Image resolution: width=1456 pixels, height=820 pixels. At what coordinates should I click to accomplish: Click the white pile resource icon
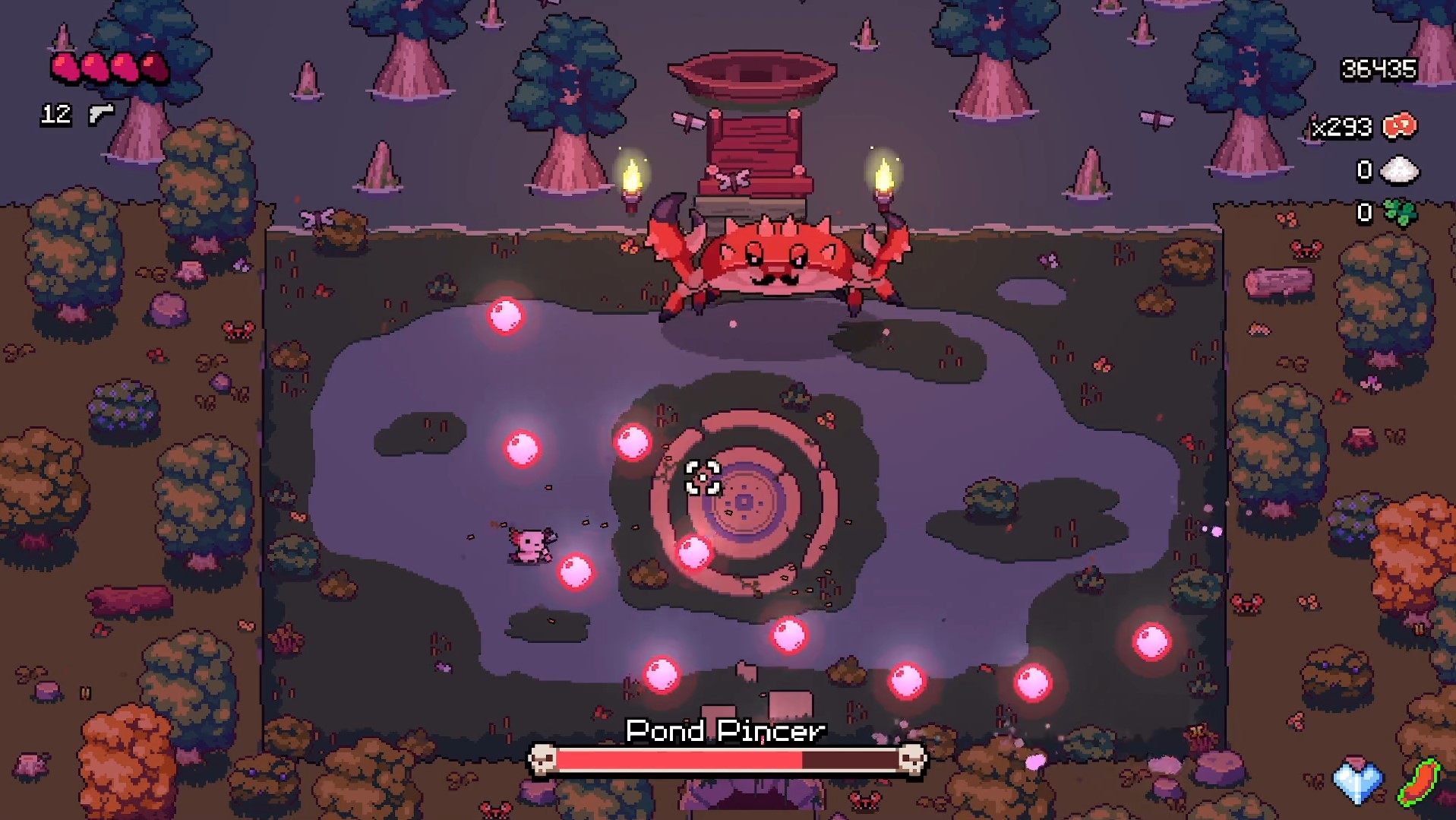[x=1399, y=170]
